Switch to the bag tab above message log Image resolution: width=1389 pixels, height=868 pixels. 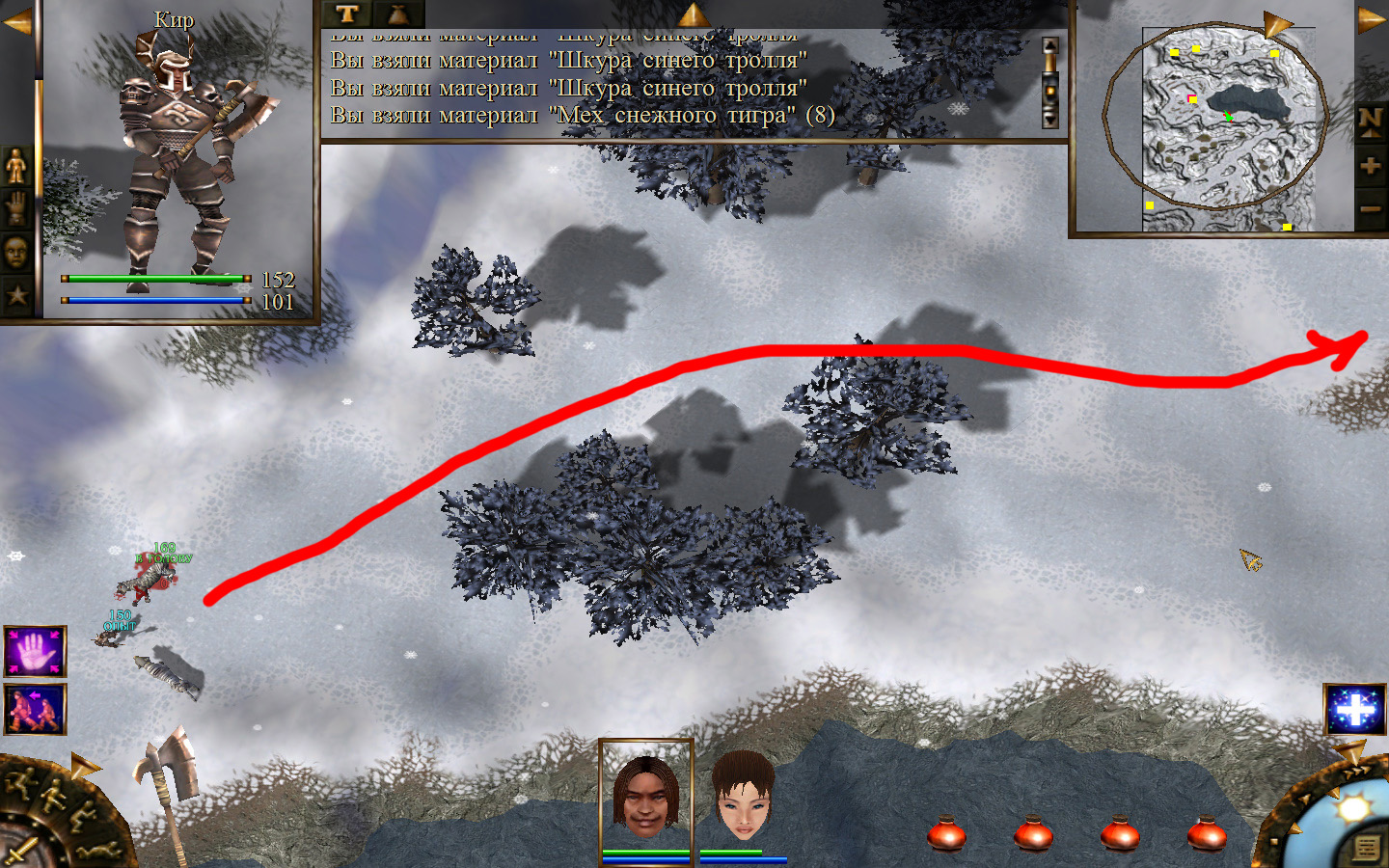[398, 14]
